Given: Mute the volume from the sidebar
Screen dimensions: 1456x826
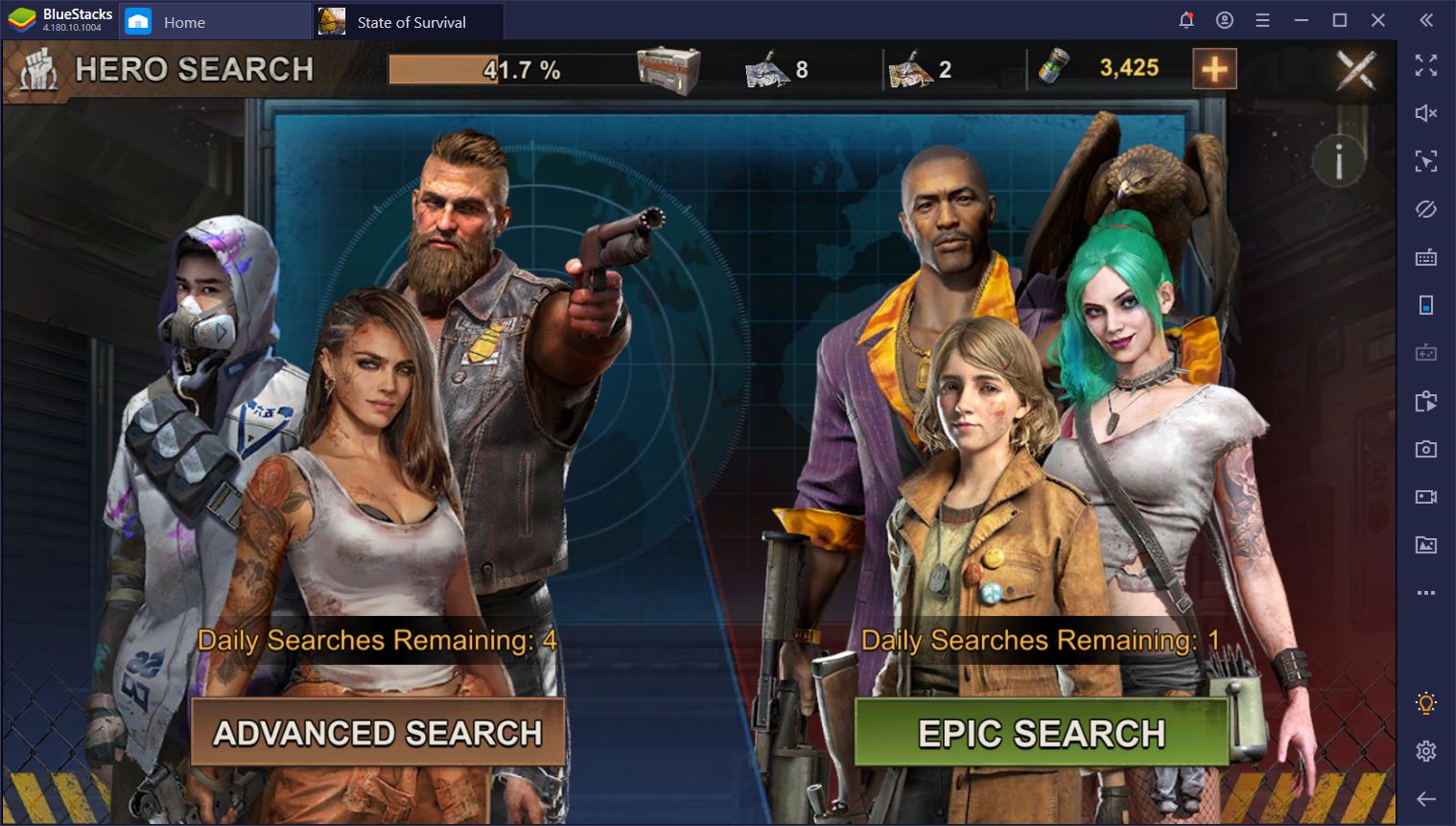Looking at the screenshot, I should [1427, 113].
